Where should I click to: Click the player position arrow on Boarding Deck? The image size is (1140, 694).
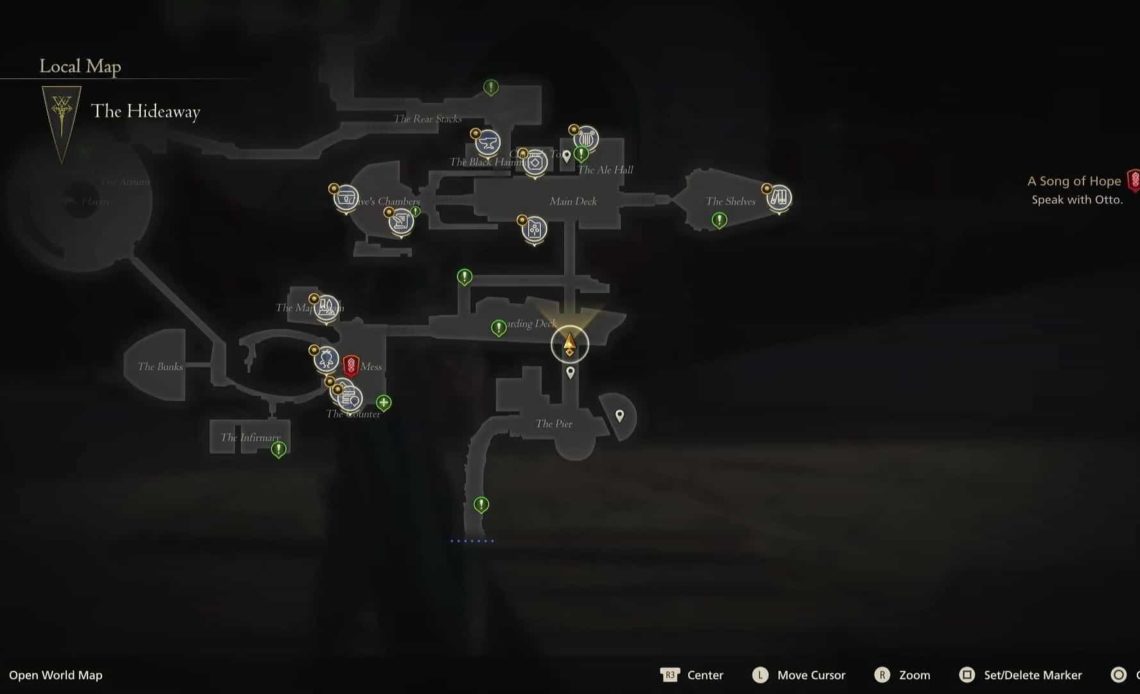click(569, 345)
